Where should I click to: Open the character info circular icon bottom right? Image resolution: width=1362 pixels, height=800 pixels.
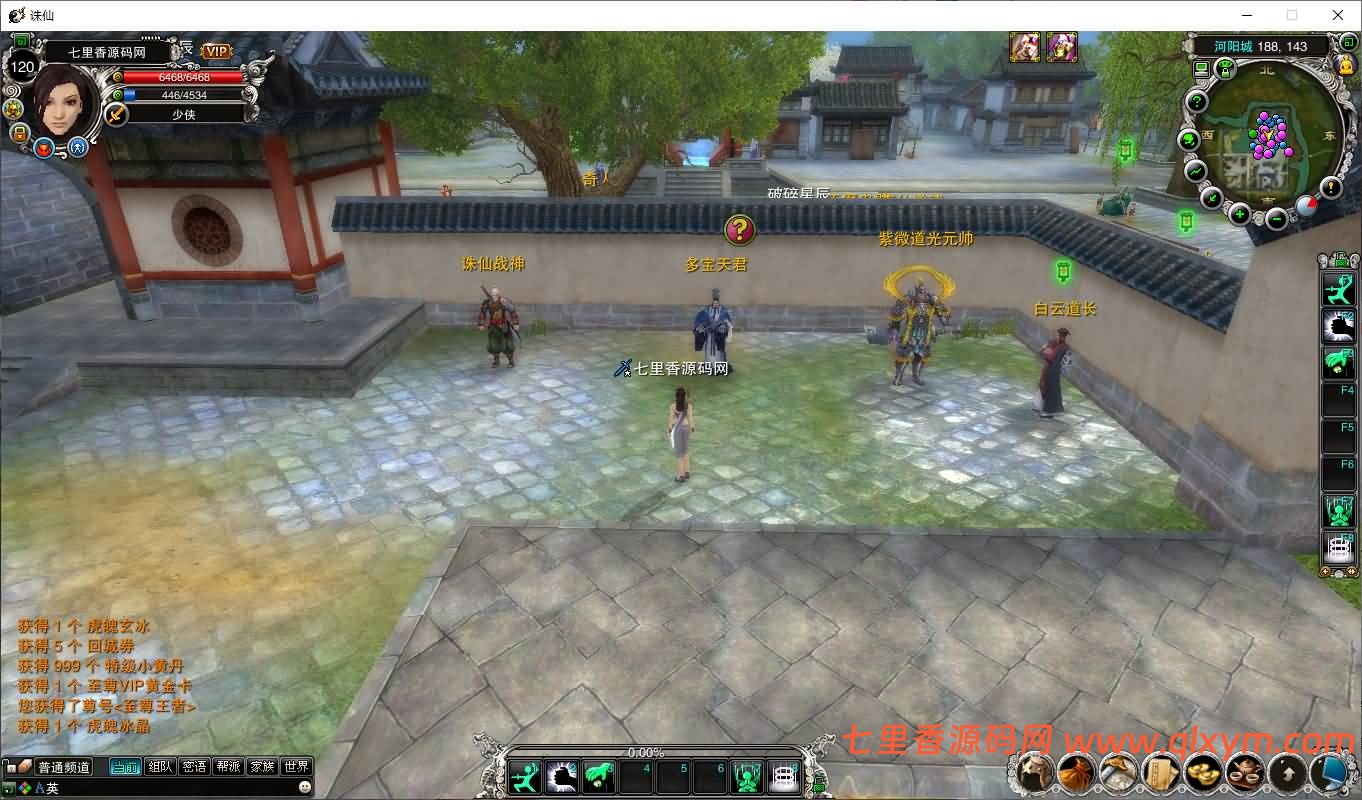1035,773
